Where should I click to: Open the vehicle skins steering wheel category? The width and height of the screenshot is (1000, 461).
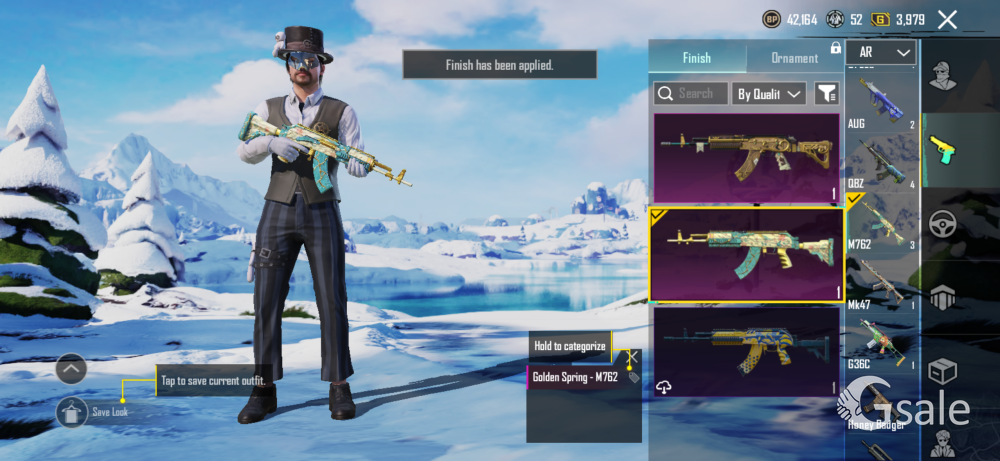click(x=943, y=224)
